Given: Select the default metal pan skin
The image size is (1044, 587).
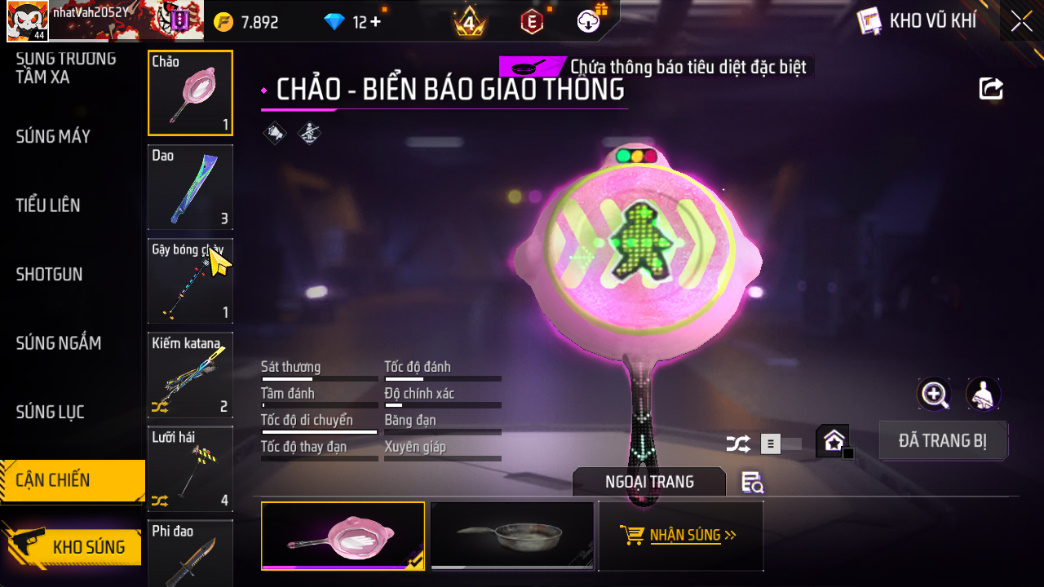Looking at the screenshot, I should pos(512,536).
